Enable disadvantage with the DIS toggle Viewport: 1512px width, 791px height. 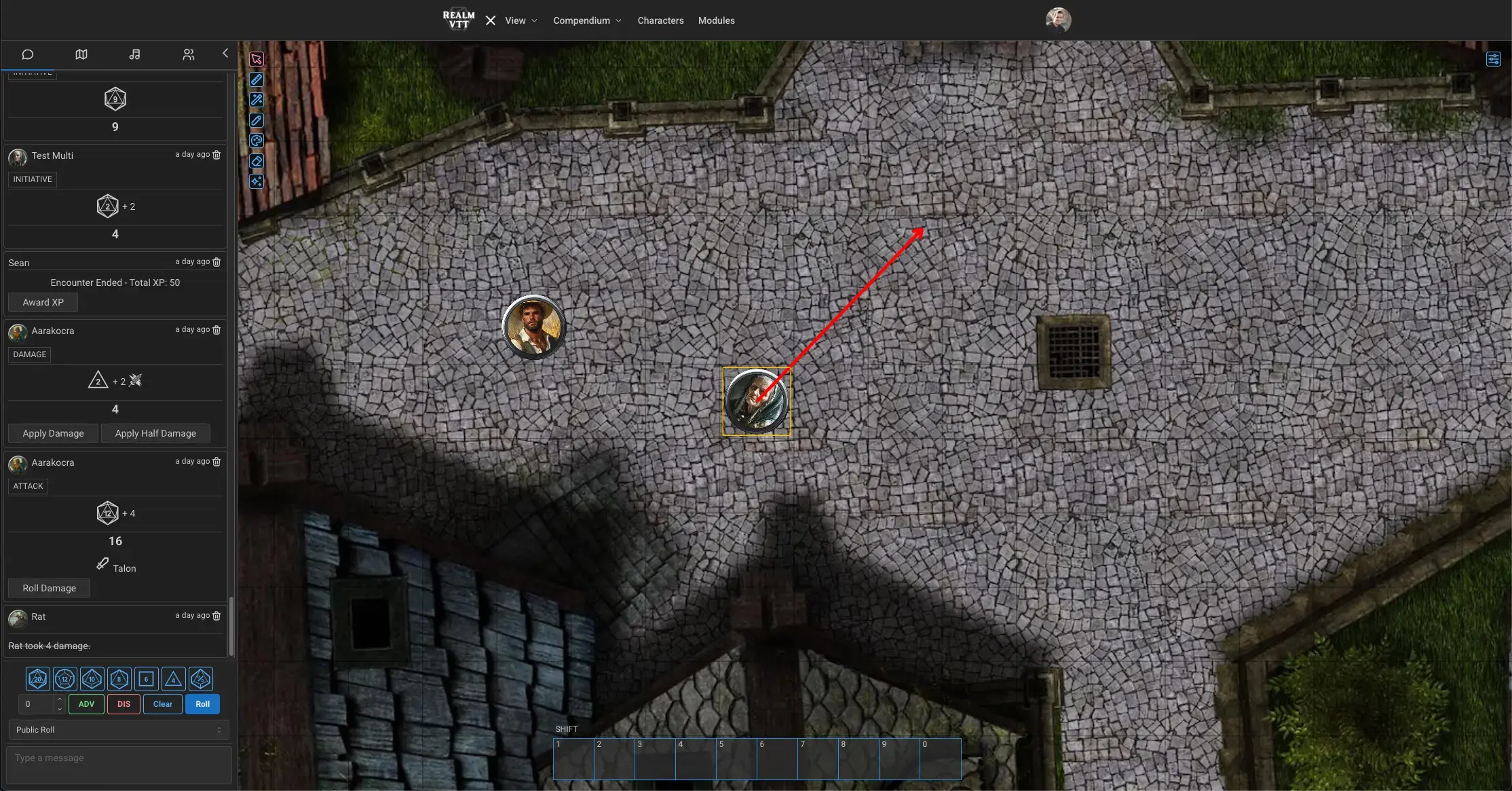(x=124, y=704)
